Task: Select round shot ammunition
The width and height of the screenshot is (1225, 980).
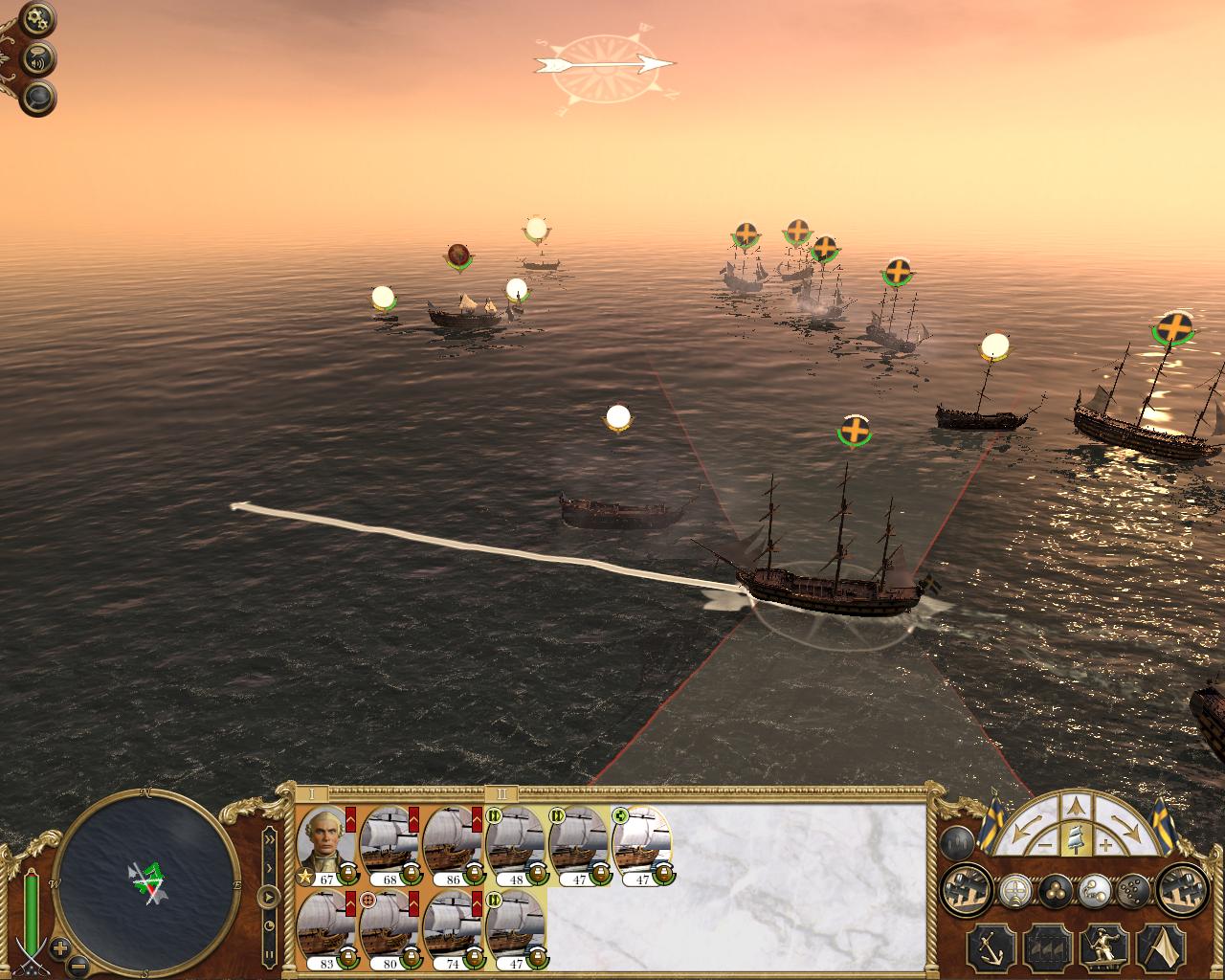Action: pos(1054,891)
